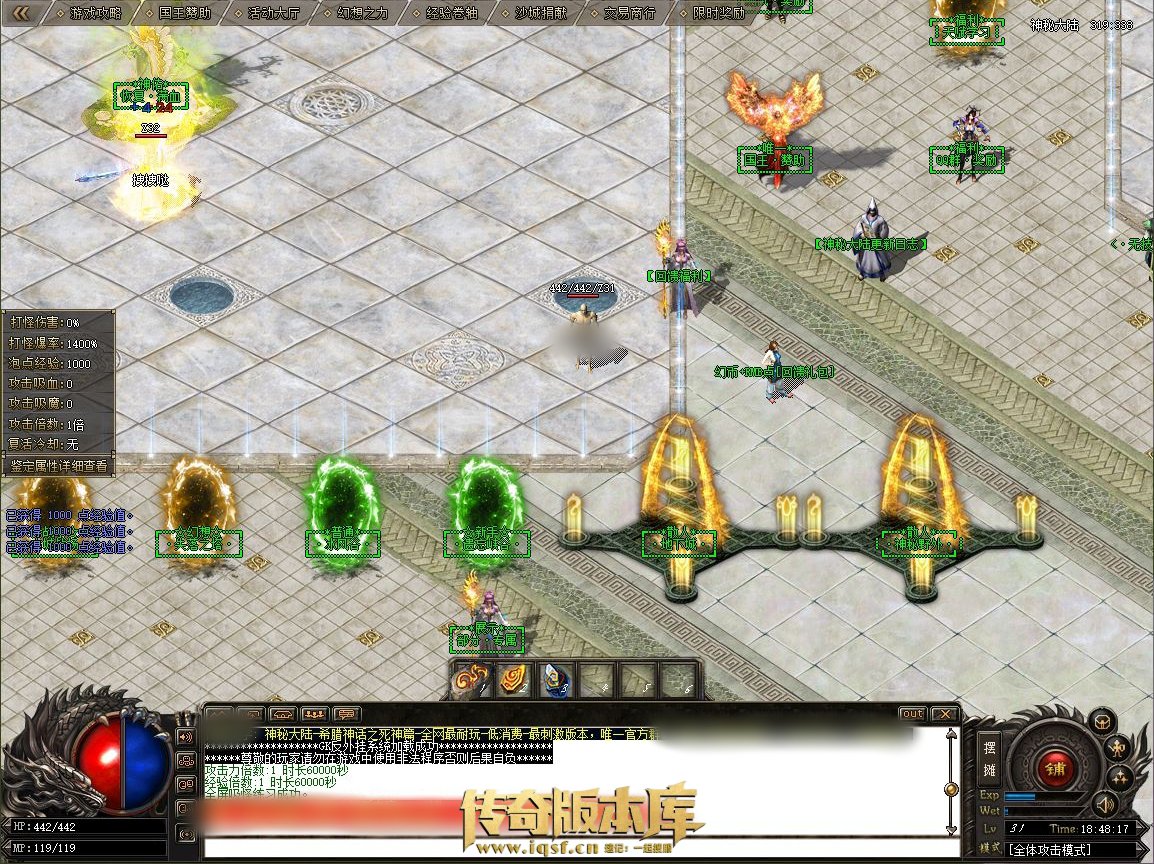Viewport: 1154px width, 864px height.
Task: Close the chat panel with the X button
Action: point(943,714)
